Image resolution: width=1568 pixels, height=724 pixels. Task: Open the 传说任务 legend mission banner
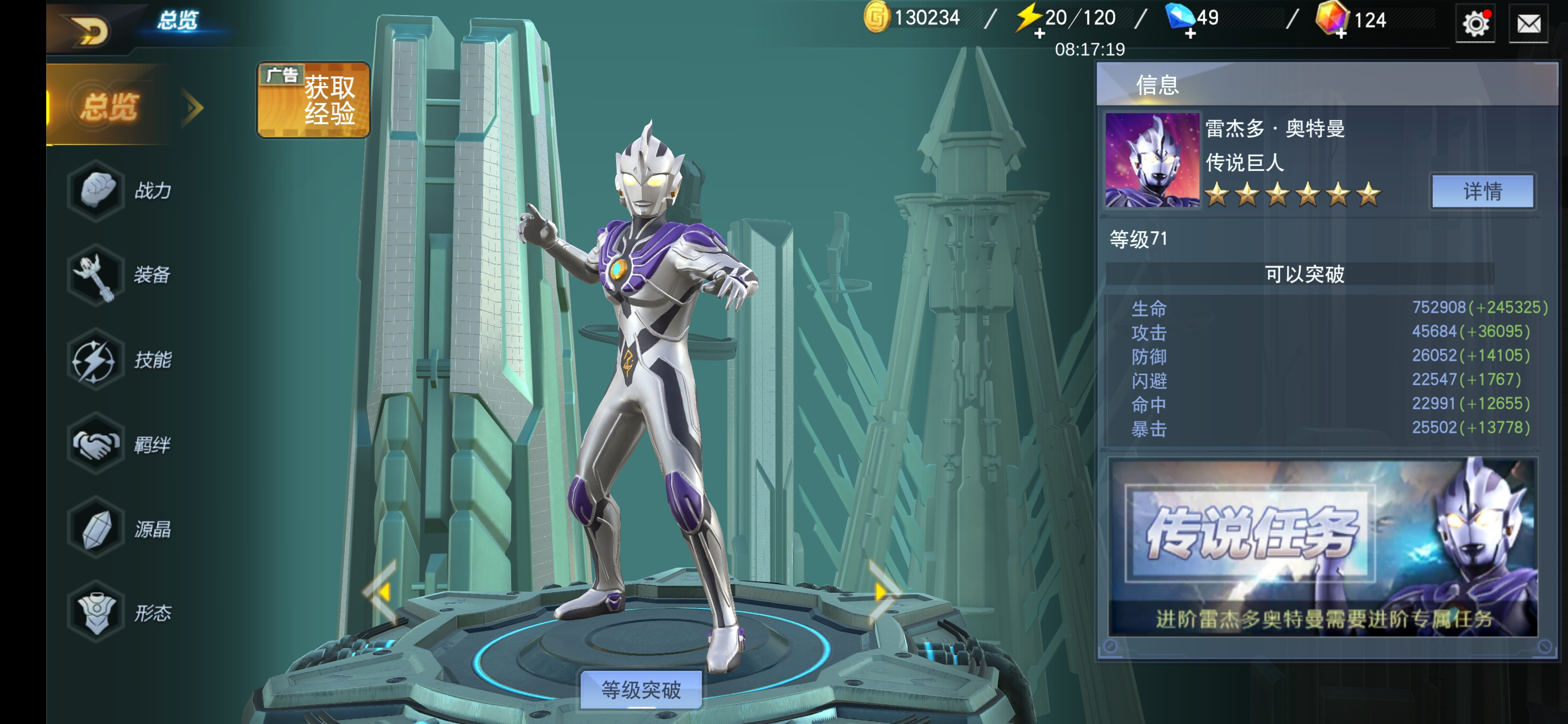pyautogui.click(x=1323, y=547)
